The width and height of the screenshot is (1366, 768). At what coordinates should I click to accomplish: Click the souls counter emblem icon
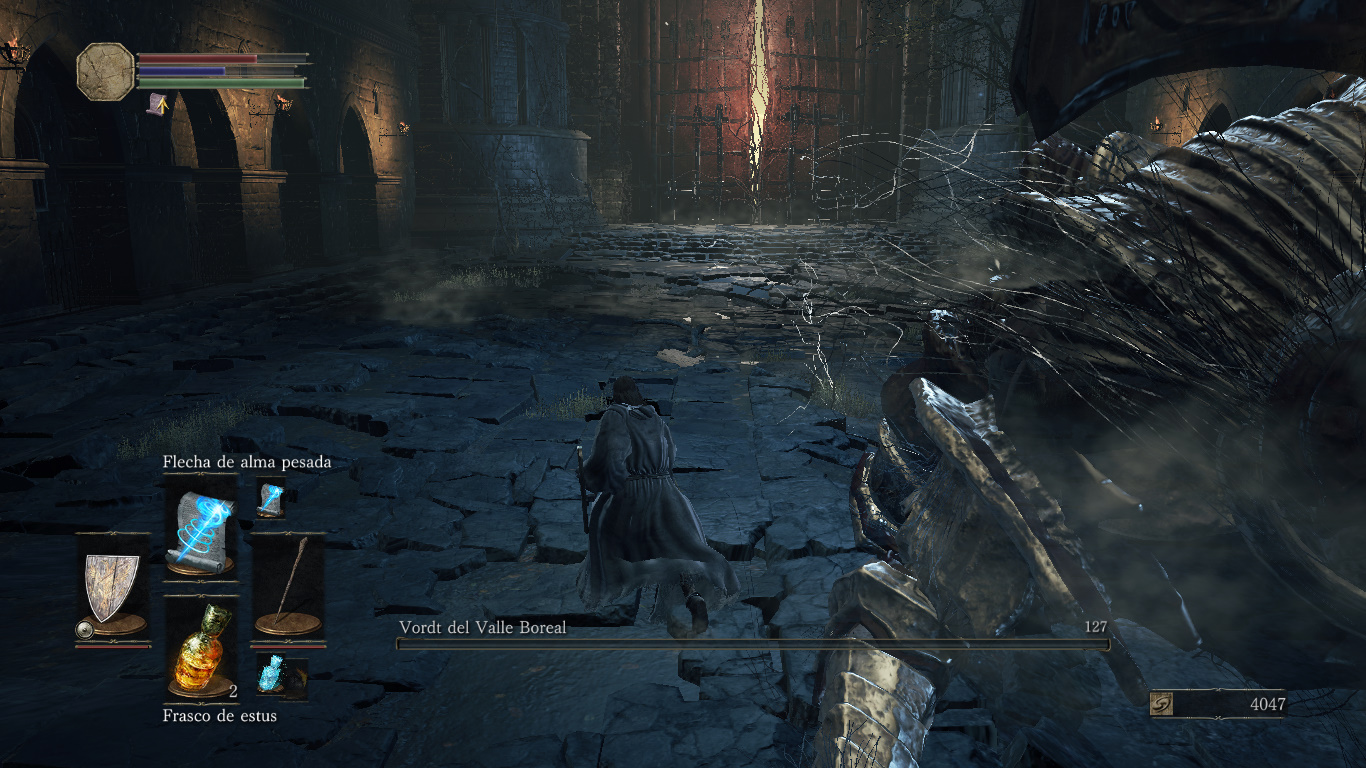coord(1161,704)
